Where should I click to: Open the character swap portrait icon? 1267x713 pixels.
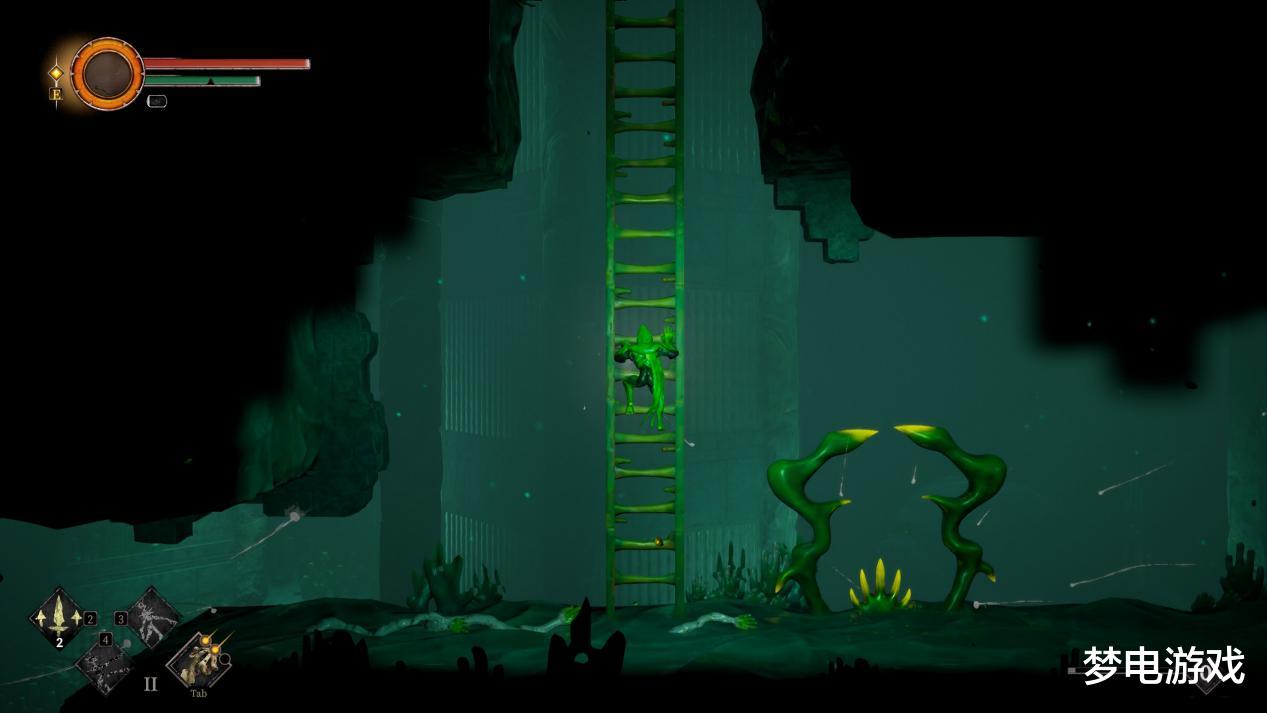point(198,660)
